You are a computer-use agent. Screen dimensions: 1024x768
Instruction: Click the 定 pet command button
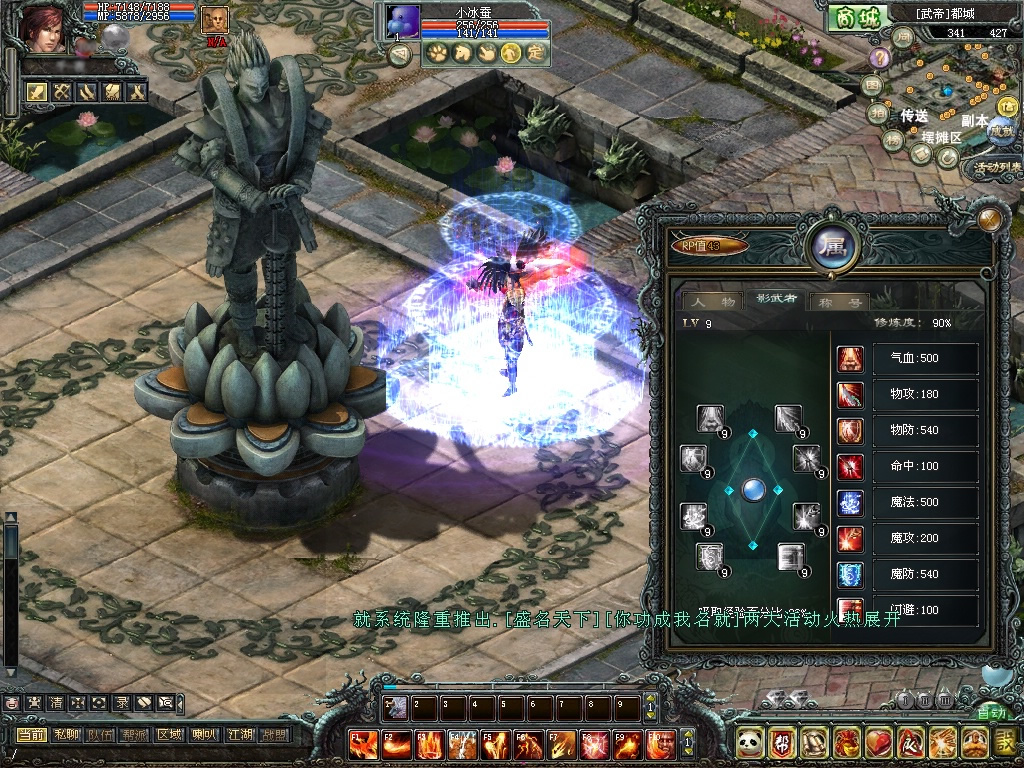pos(536,53)
